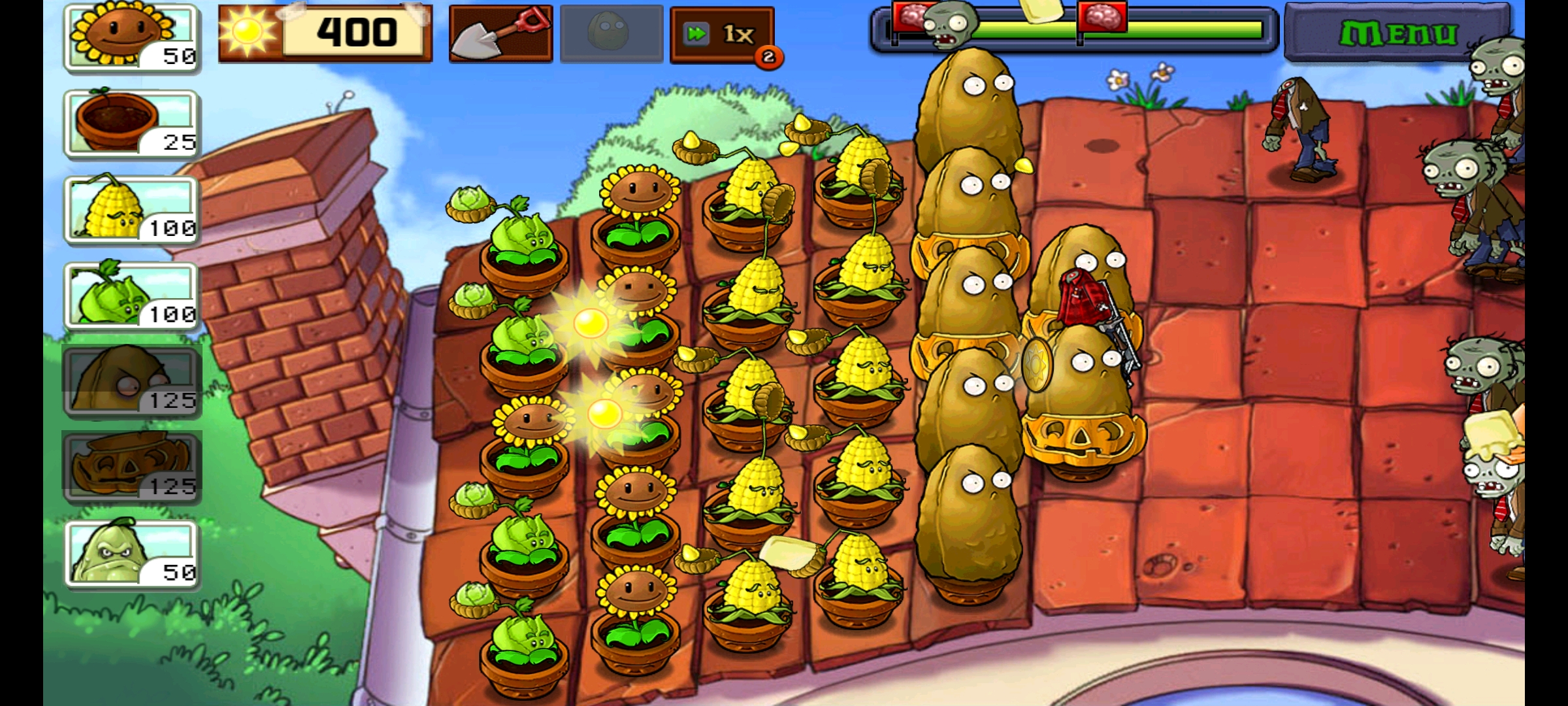Select the Sunflower seed packet

pyautogui.click(x=132, y=37)
